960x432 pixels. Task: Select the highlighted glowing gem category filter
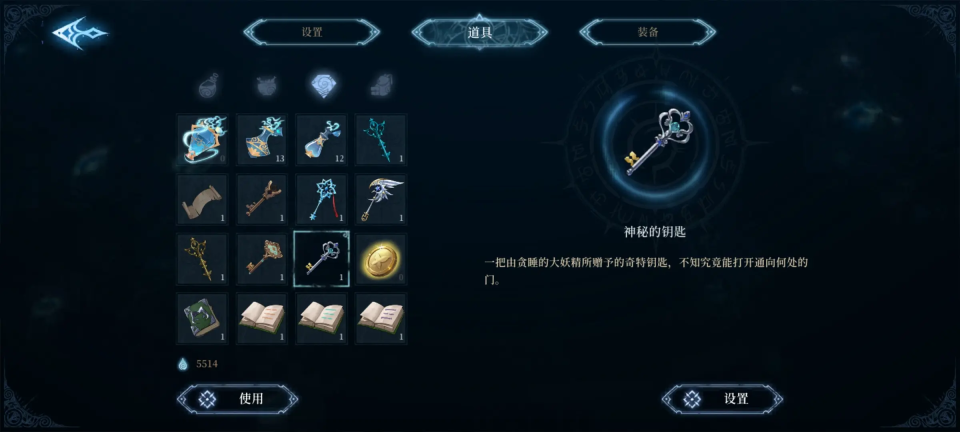tap(322, 86)
